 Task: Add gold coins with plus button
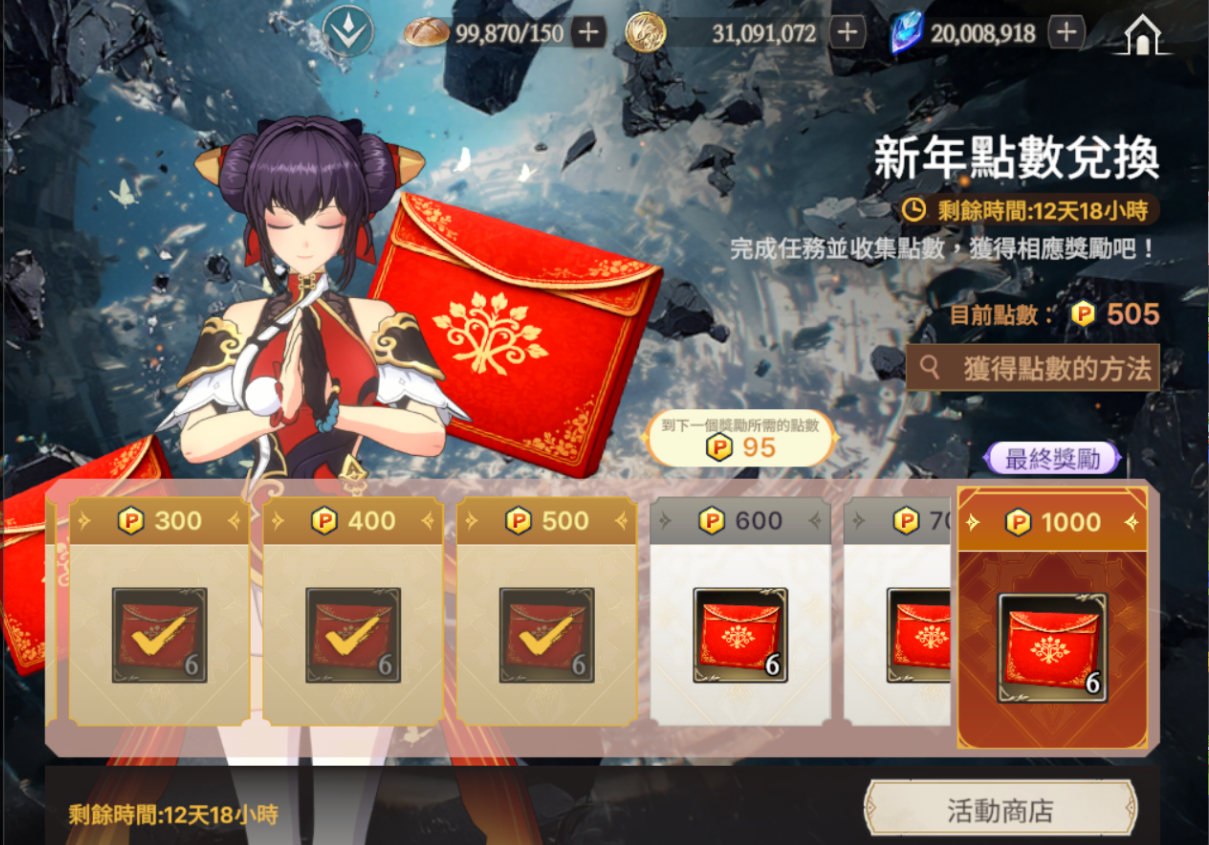(x=848, y=33)
